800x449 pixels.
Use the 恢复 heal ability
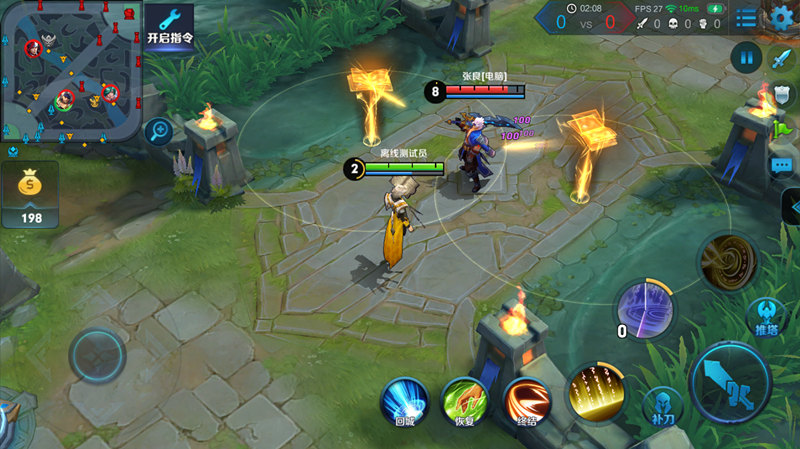465,401
